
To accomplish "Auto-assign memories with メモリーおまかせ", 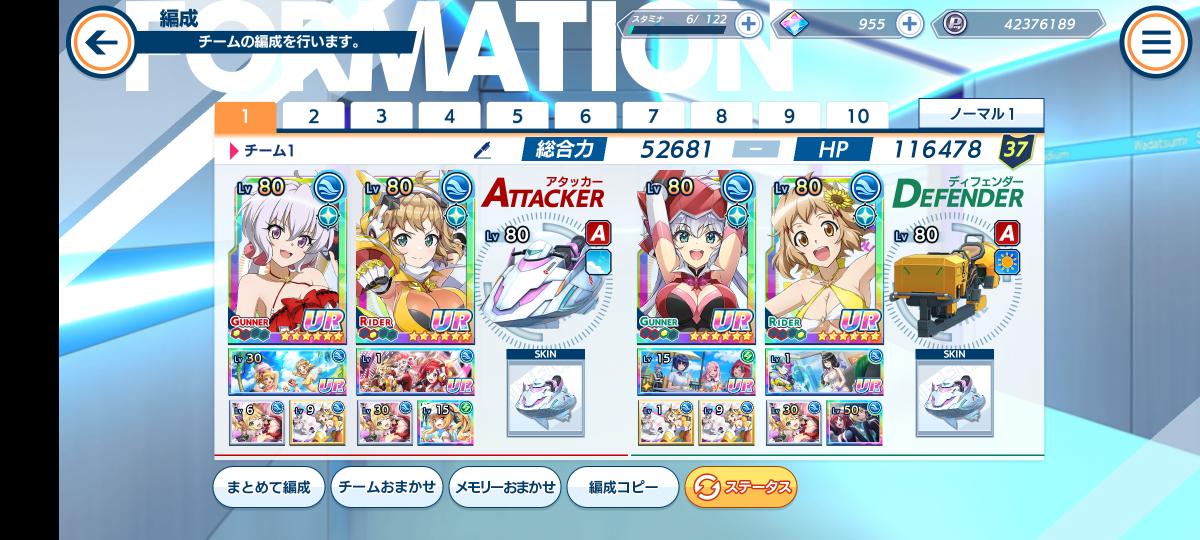I will coord(504,487).
